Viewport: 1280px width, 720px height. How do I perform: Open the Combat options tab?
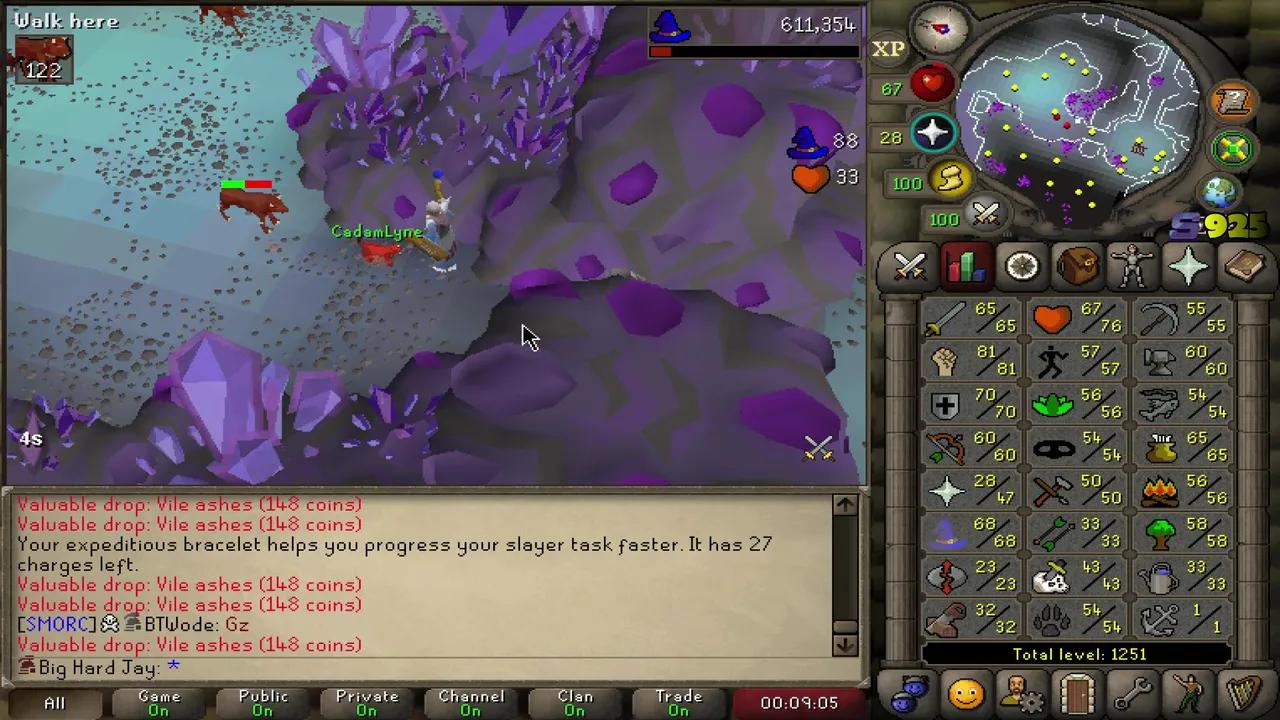point(910,265)
